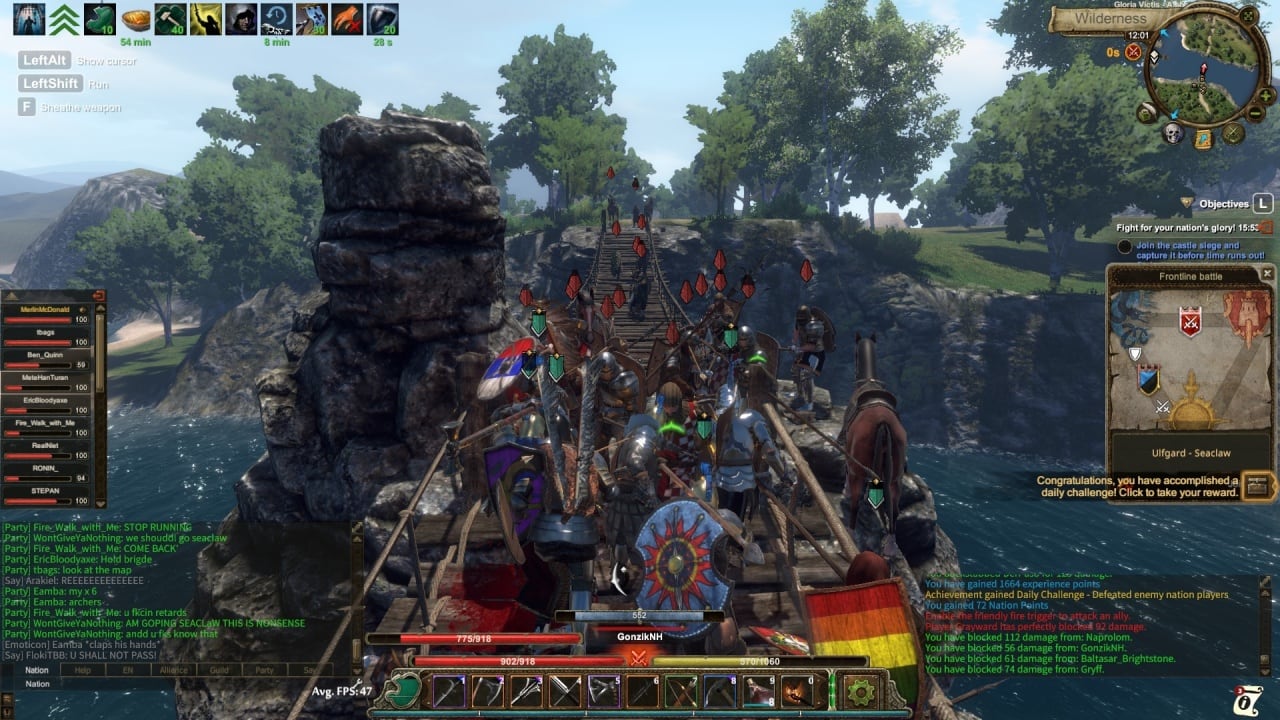This screenshot has height=720, width=1280.
Task: Select the torch in hotbar slot 0
Action: (796, 691)
